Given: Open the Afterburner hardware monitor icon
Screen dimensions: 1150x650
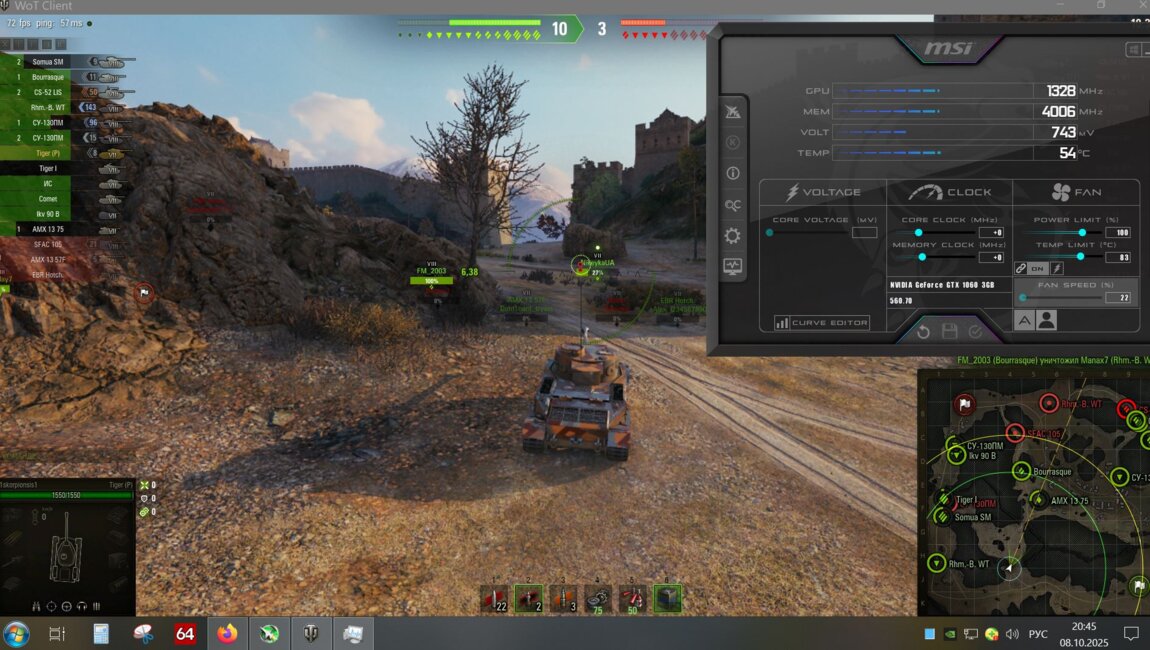Looking at the screenshot, I should pyautogui.click(x=733, y=267).
